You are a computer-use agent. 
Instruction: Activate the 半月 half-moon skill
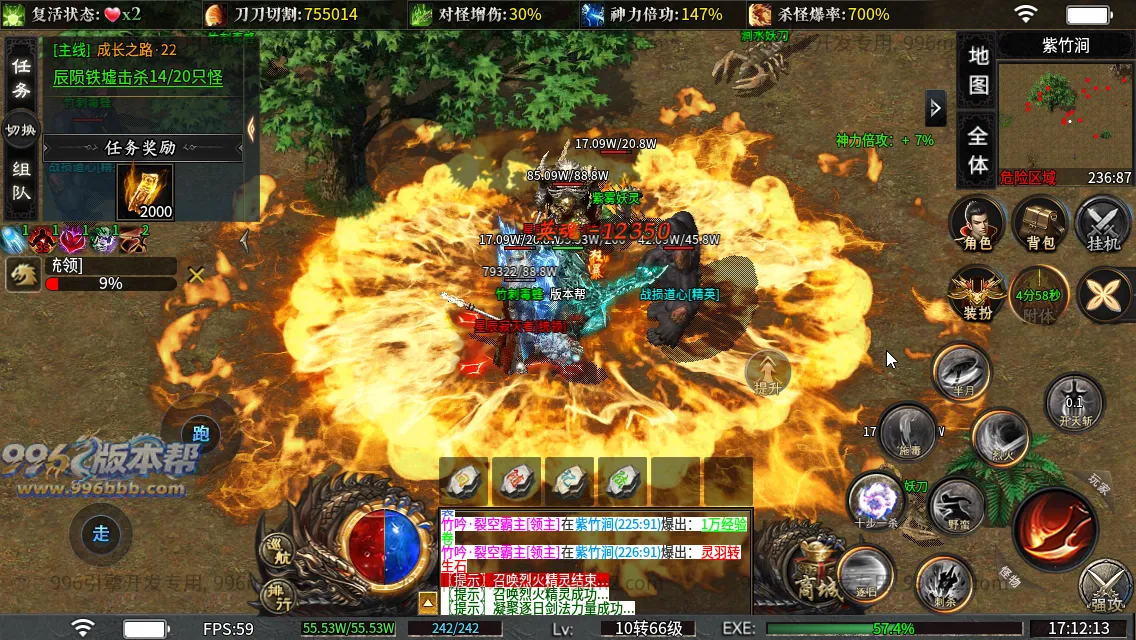click(x=961, y=372)
